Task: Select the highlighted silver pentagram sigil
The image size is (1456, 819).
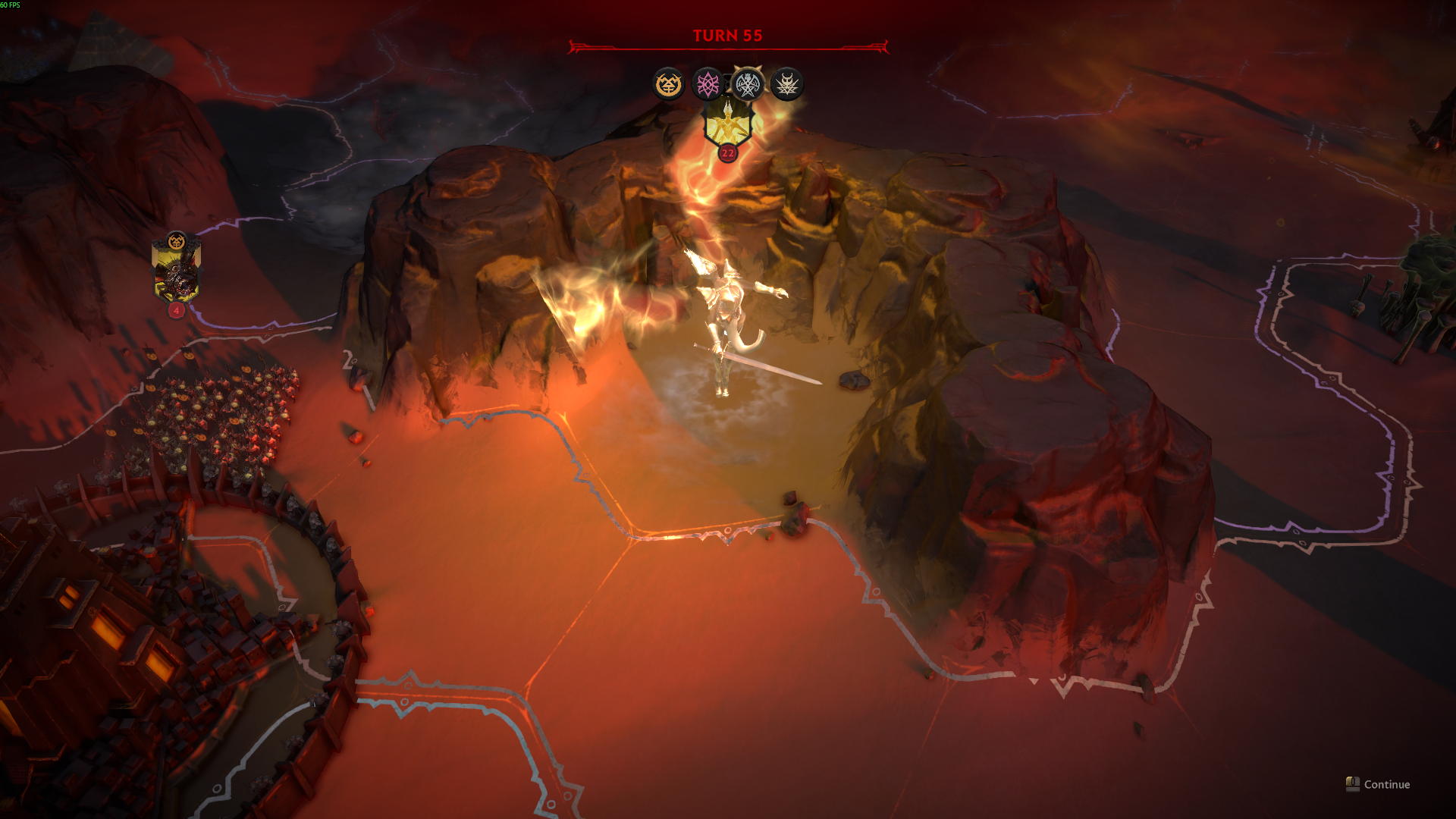Action: pyautogui.click(x=748, y=84)
